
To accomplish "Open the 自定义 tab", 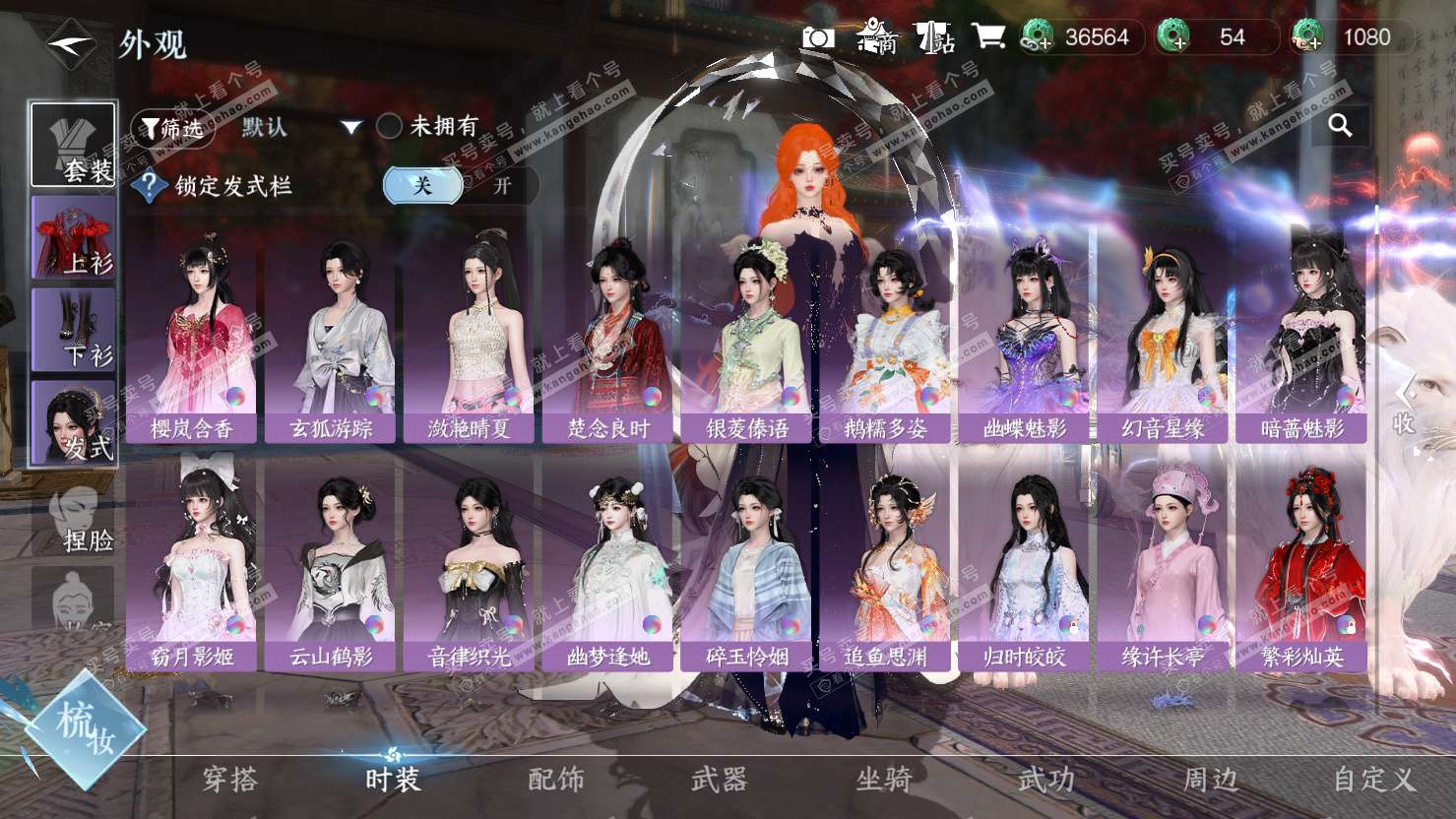I will [1373, 780].
